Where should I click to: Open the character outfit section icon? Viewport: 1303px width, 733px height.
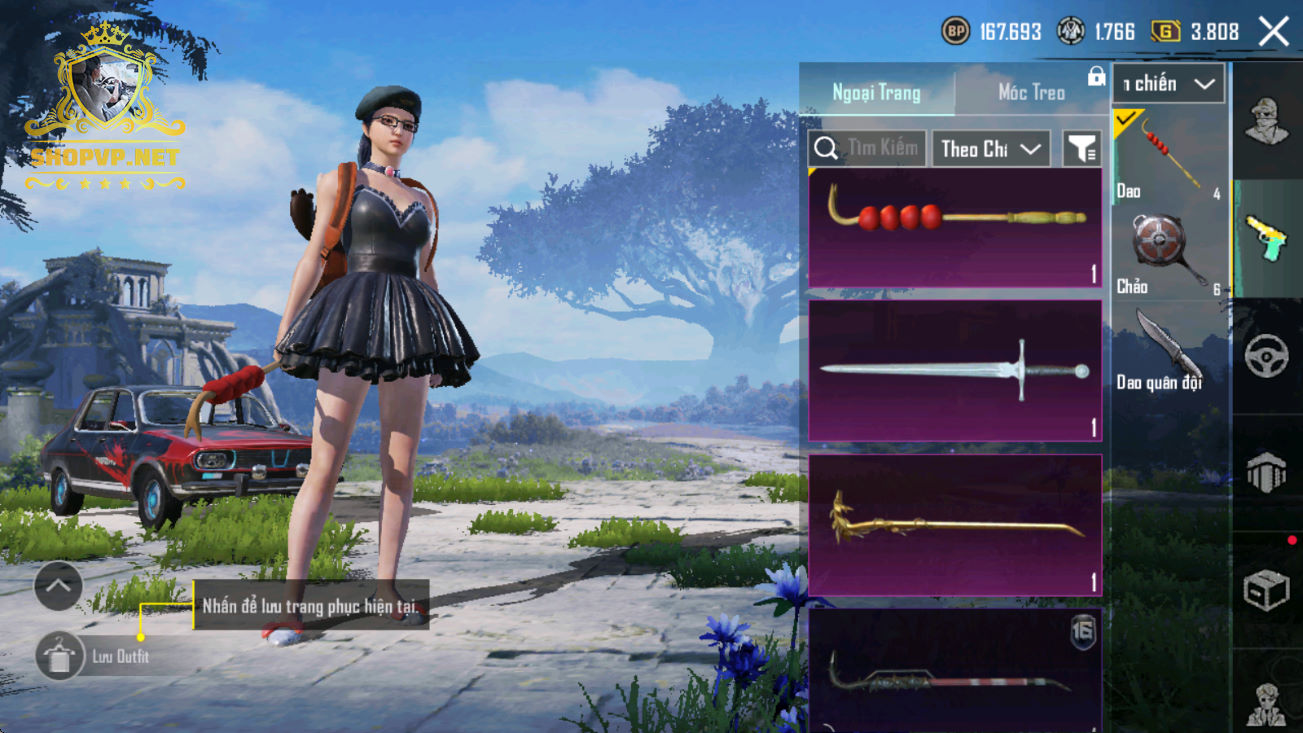(1267, 122)
